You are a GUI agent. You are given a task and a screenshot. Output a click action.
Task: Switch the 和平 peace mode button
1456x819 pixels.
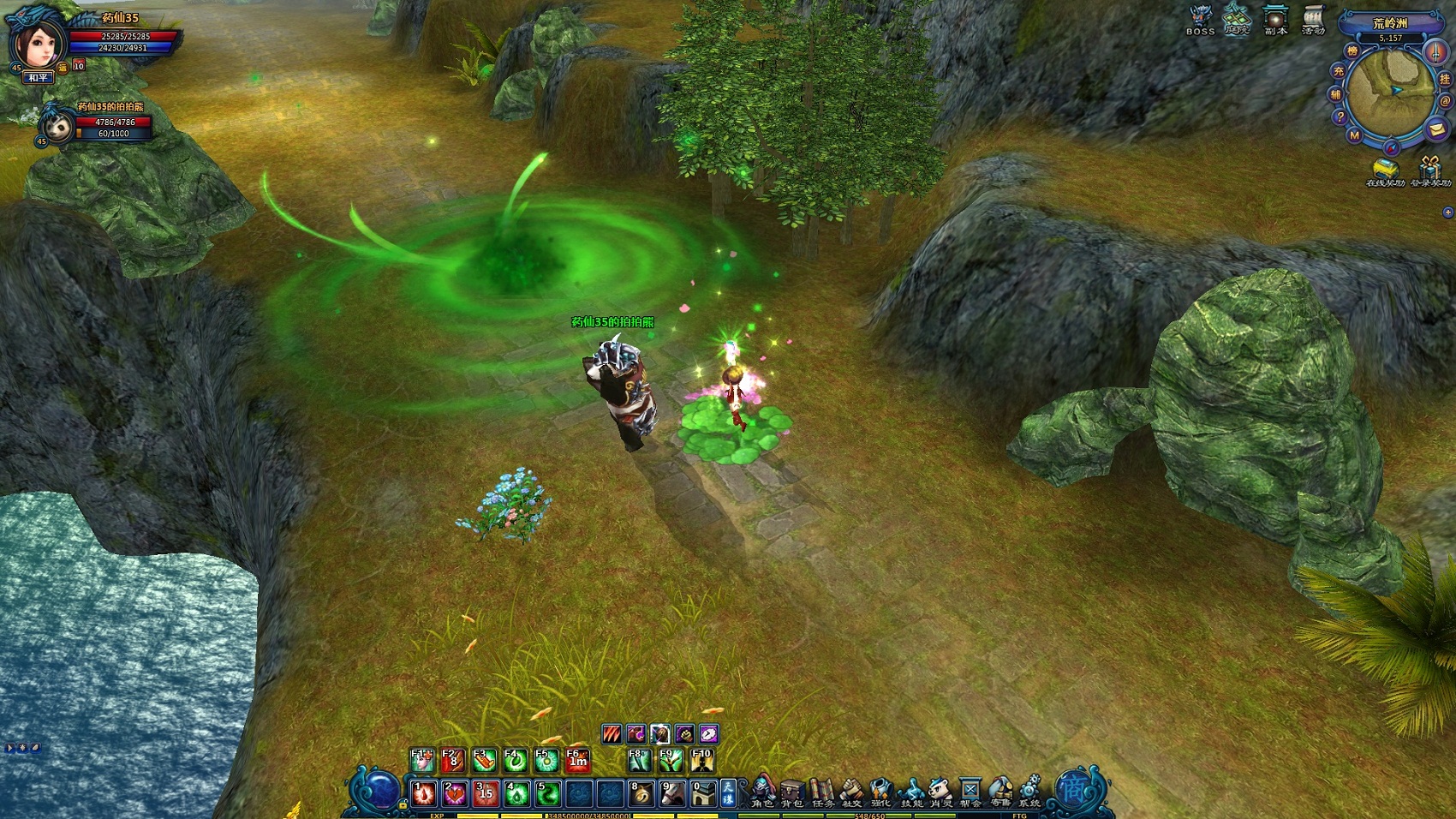coord(38,78)
